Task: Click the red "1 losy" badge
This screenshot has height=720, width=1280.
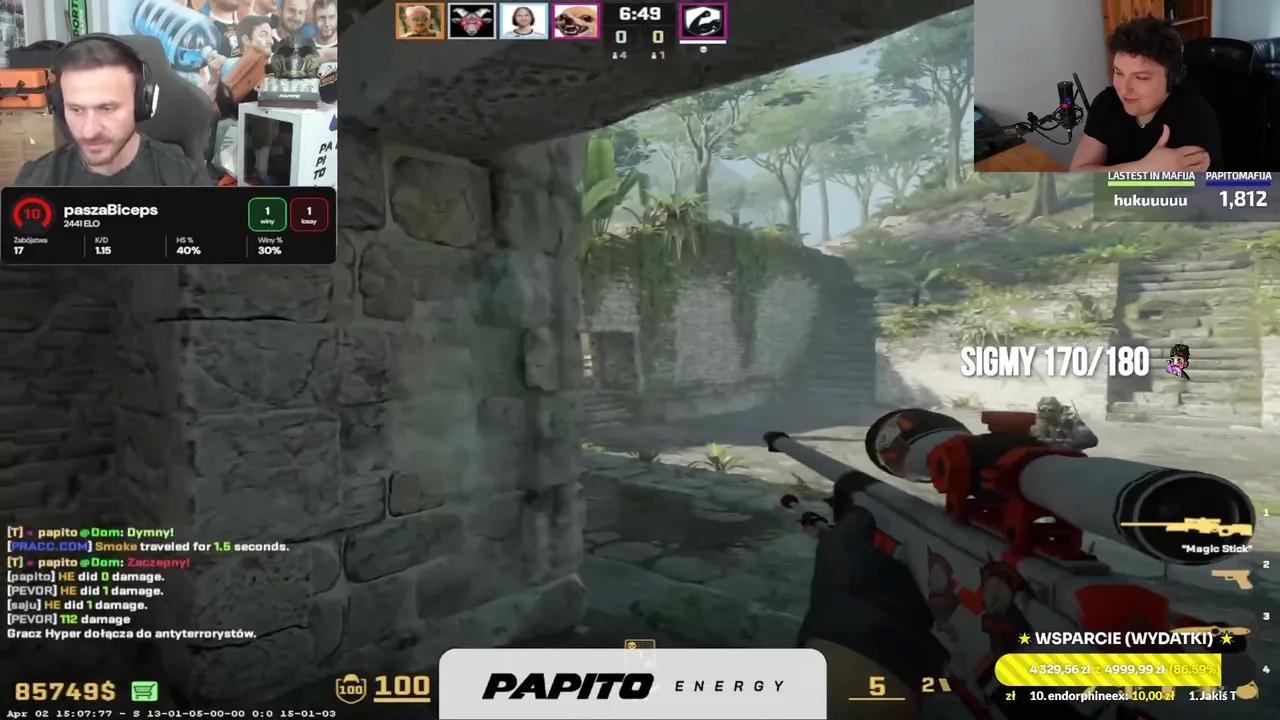Action: point(309,213)
